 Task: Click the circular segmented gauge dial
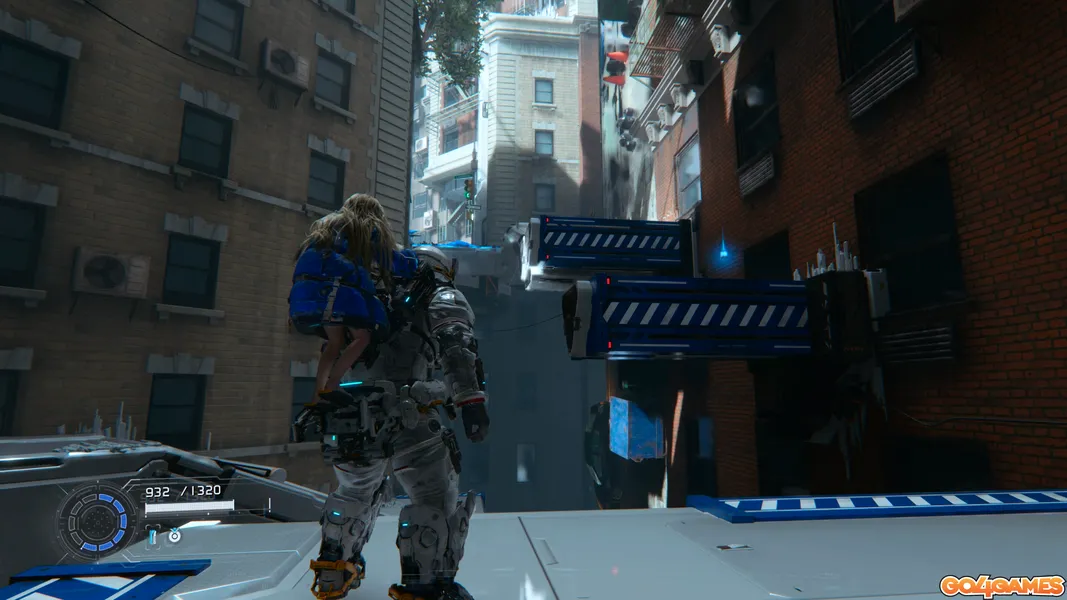point(97,522)
